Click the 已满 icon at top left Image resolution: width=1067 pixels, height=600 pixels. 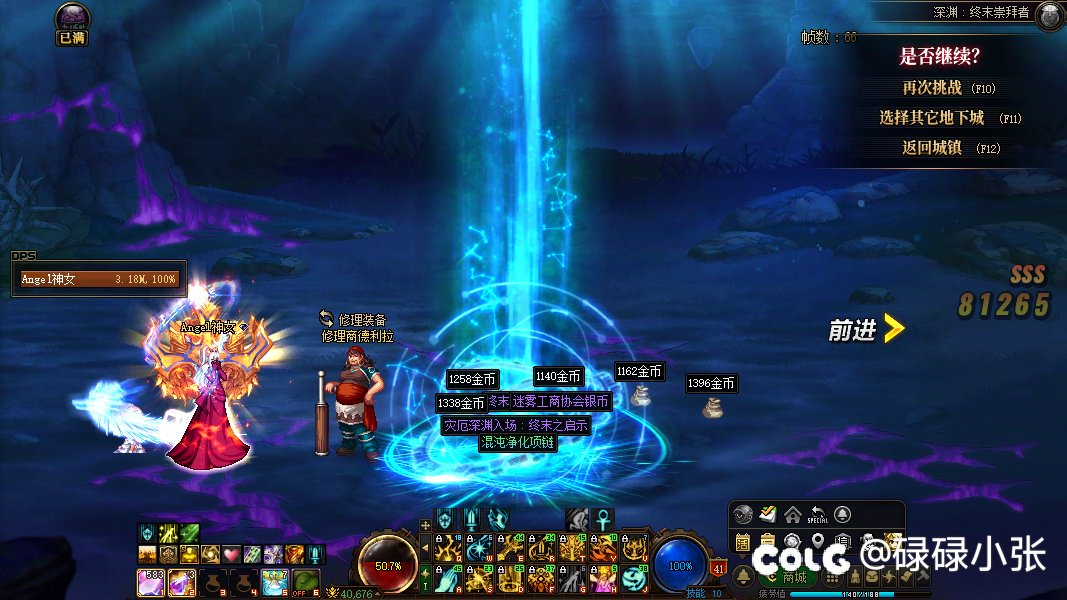pyautogui.click(x=72, y=24)
